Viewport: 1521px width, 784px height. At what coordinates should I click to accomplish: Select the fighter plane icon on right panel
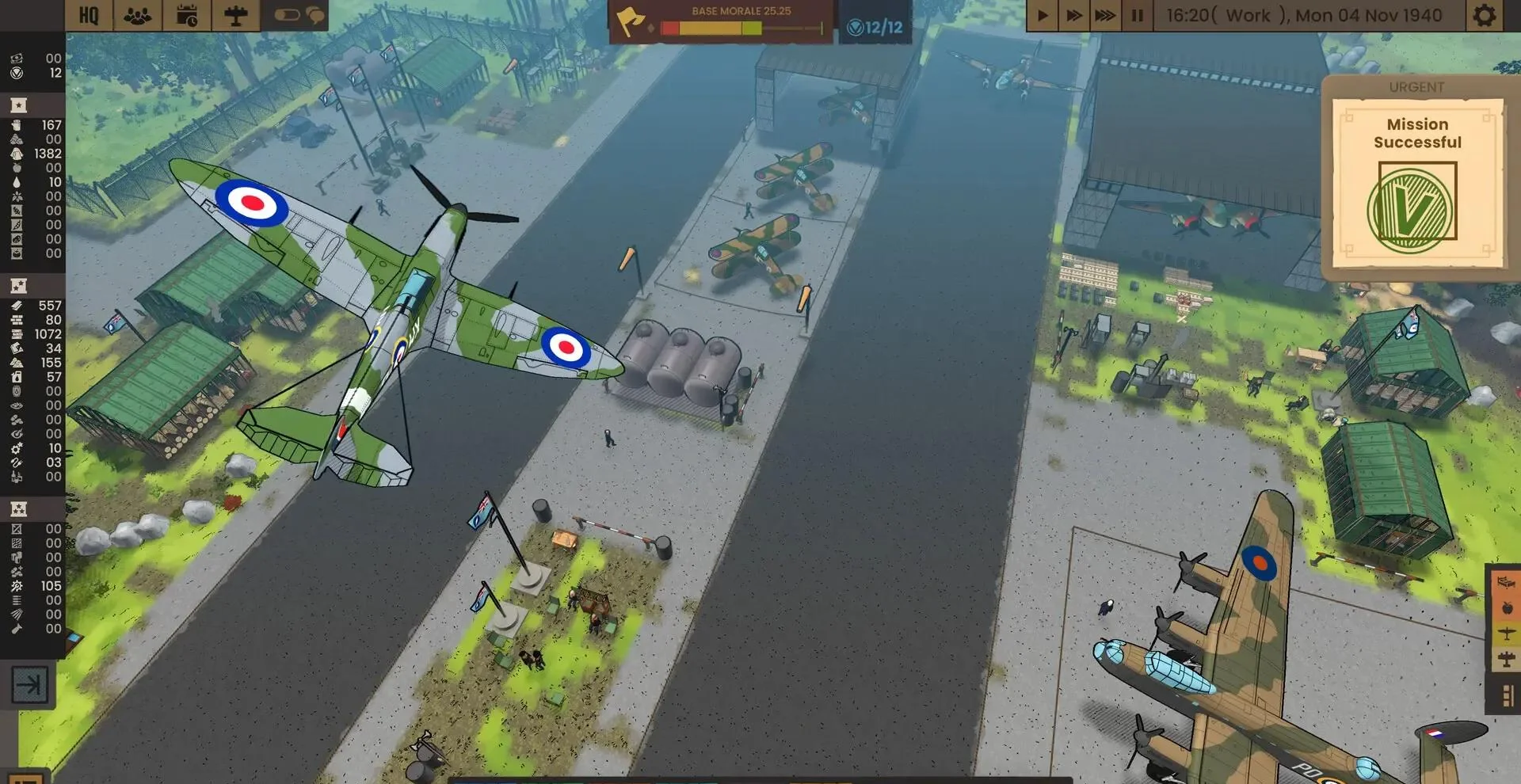(x=1507, y=634)
